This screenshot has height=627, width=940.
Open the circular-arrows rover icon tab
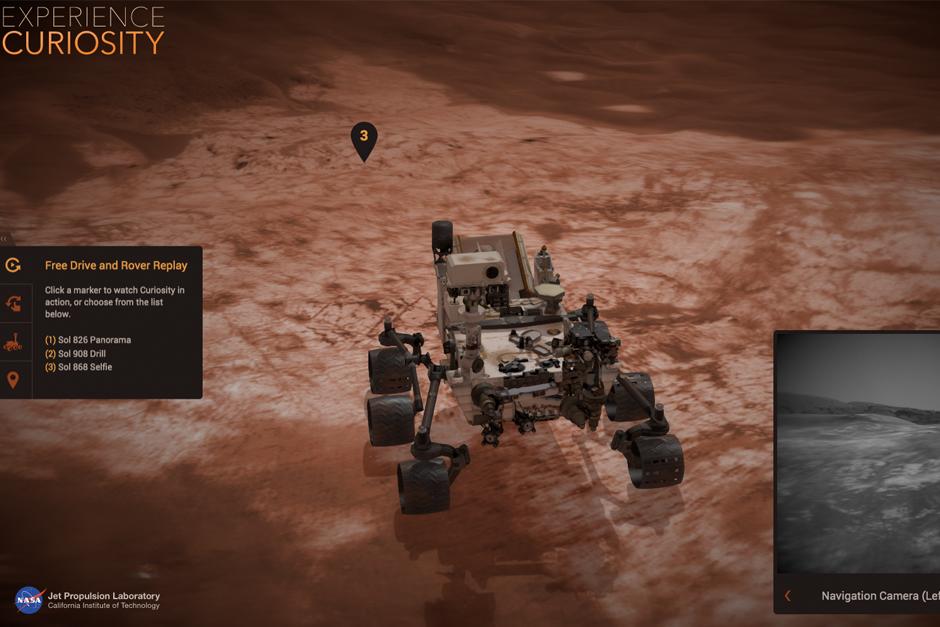[13, 303]
